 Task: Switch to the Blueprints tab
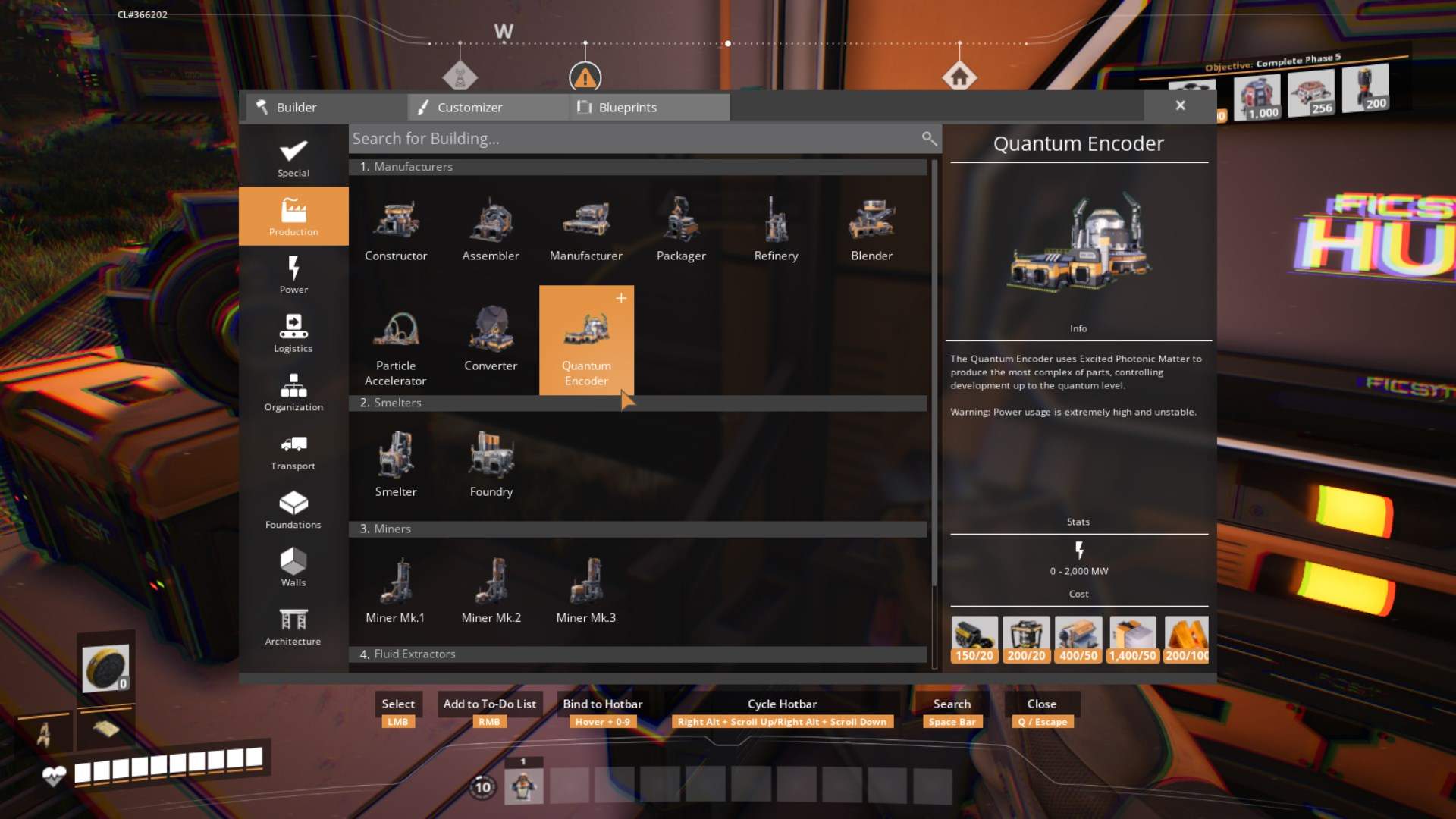648,107
